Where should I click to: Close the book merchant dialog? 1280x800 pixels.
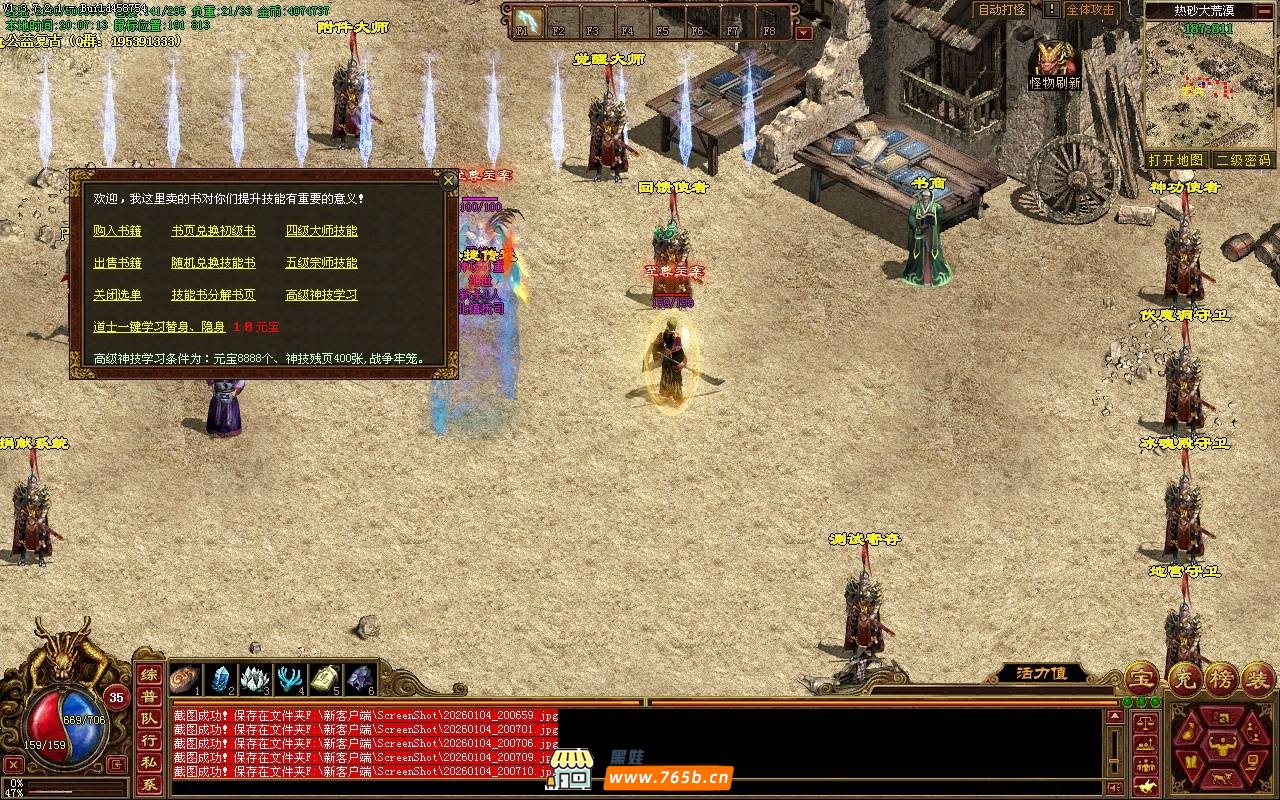(448, 180)
